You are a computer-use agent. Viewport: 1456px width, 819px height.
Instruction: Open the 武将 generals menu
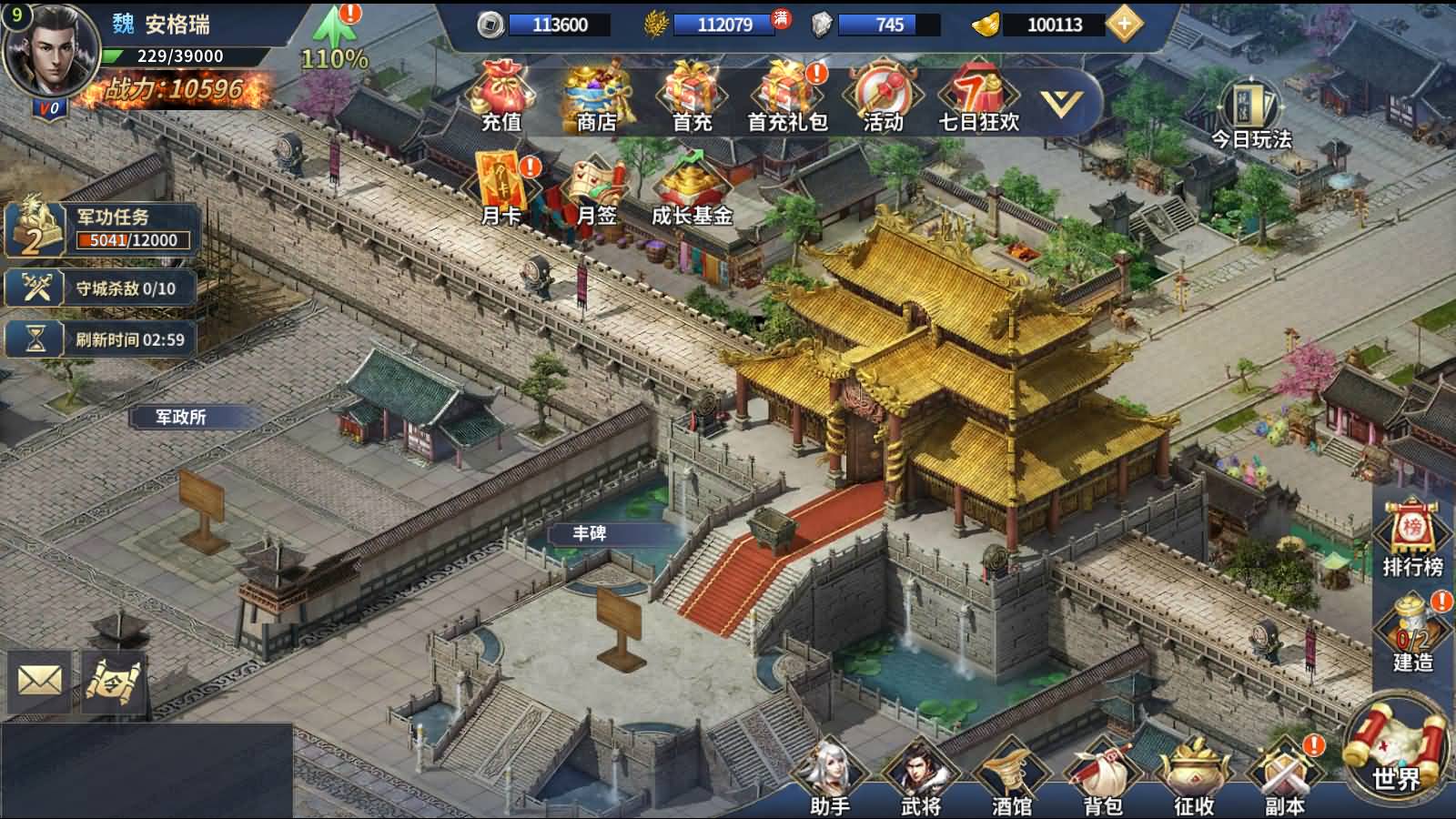[920, 778]
